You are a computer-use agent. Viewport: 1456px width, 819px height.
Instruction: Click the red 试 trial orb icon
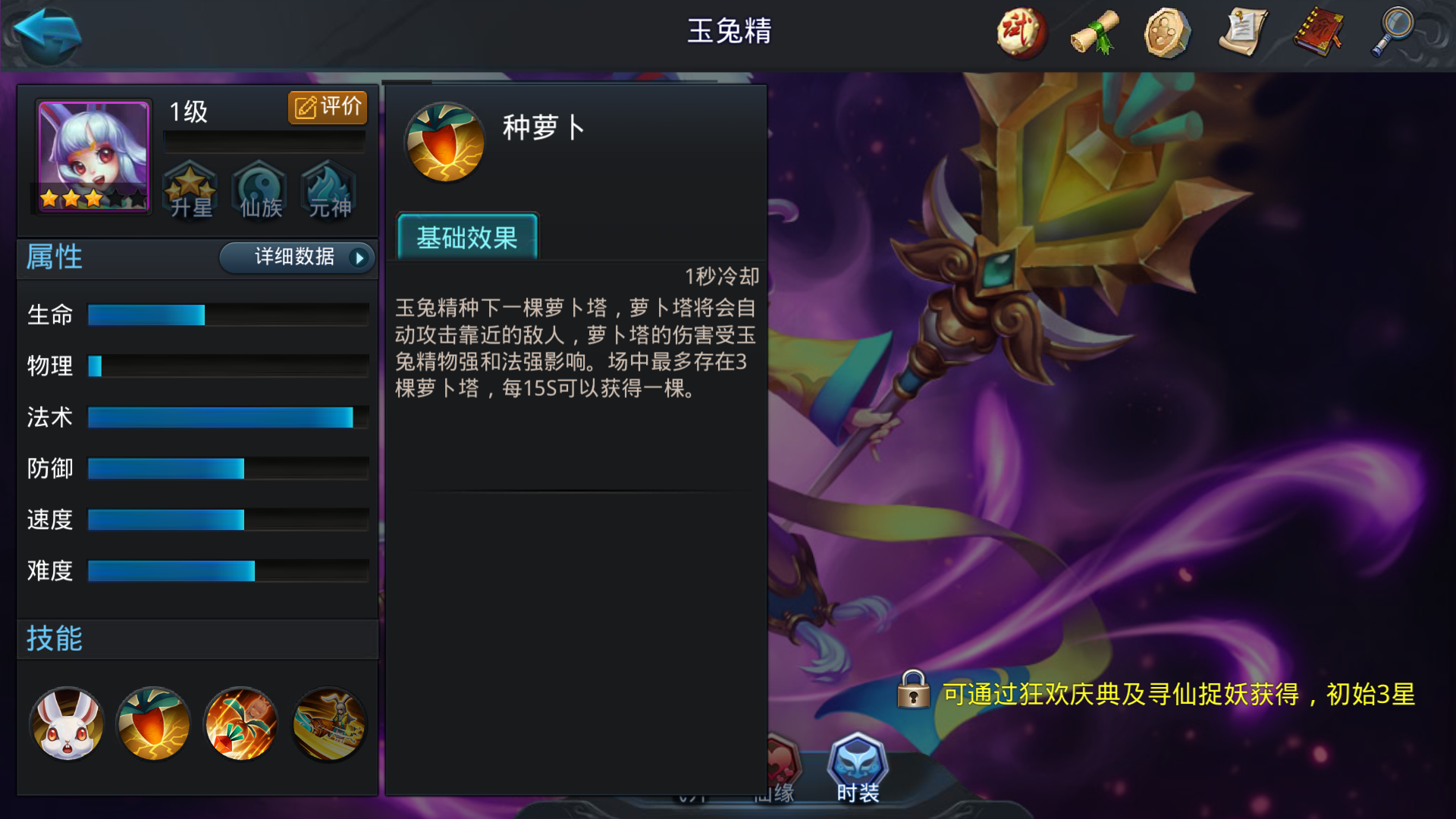(x=1020, y=32)
